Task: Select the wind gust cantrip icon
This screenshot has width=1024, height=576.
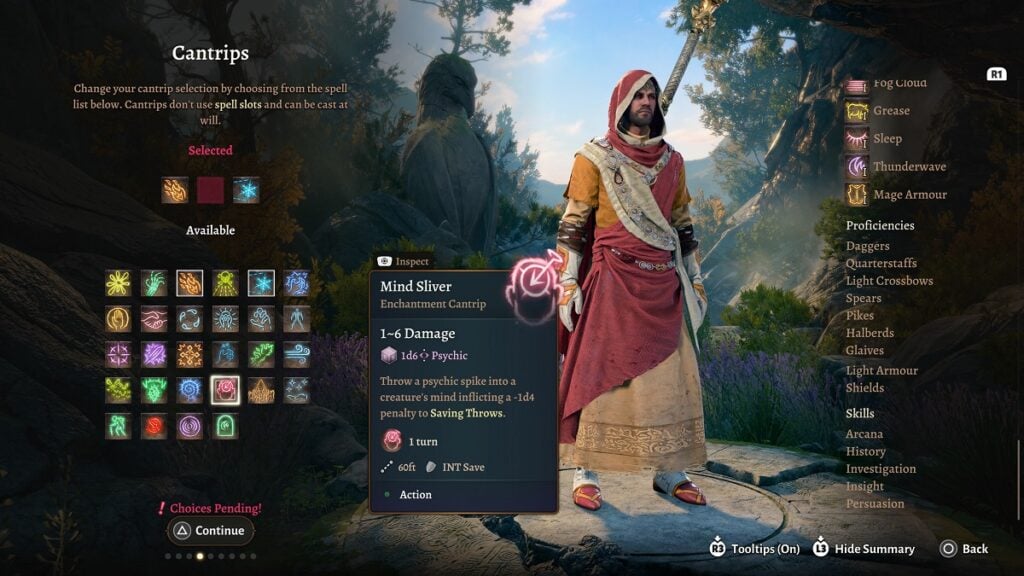Action: (x=296, y=354)
